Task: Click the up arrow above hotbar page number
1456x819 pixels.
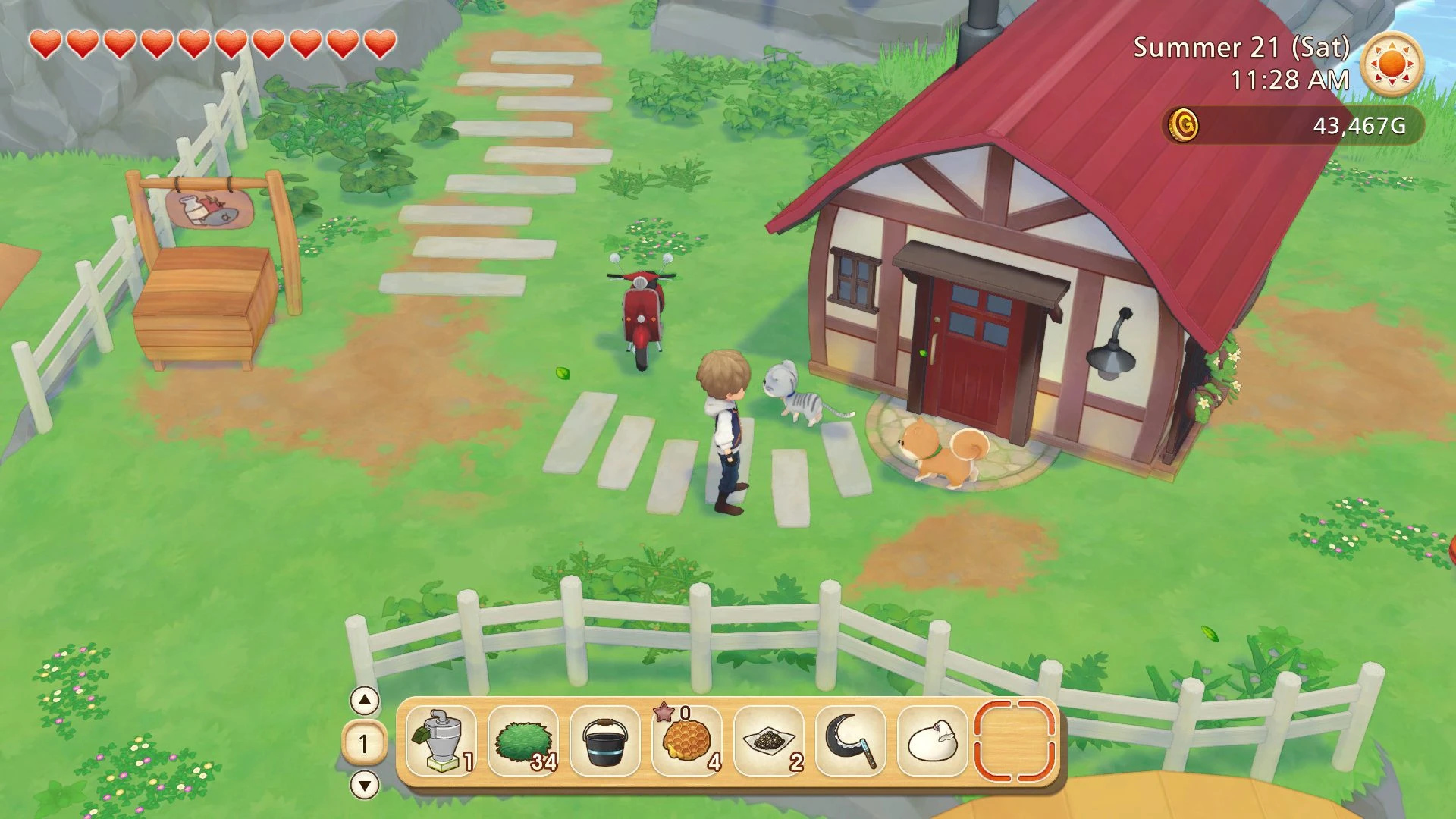Action: [366, 702]
